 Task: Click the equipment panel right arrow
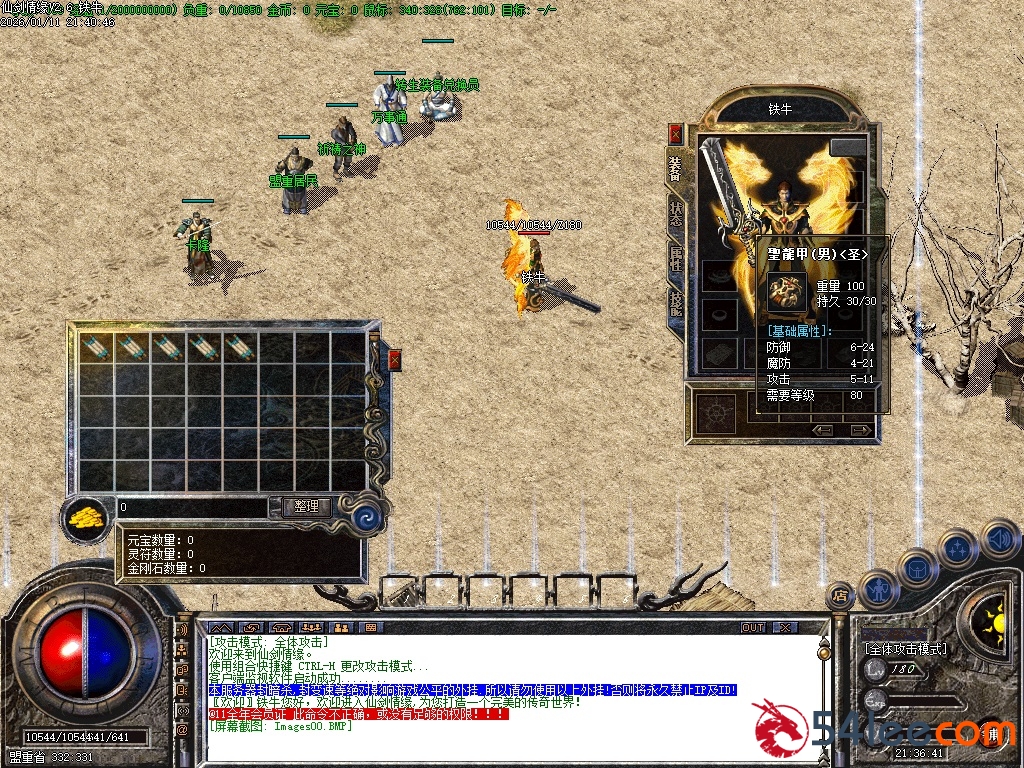855,430
